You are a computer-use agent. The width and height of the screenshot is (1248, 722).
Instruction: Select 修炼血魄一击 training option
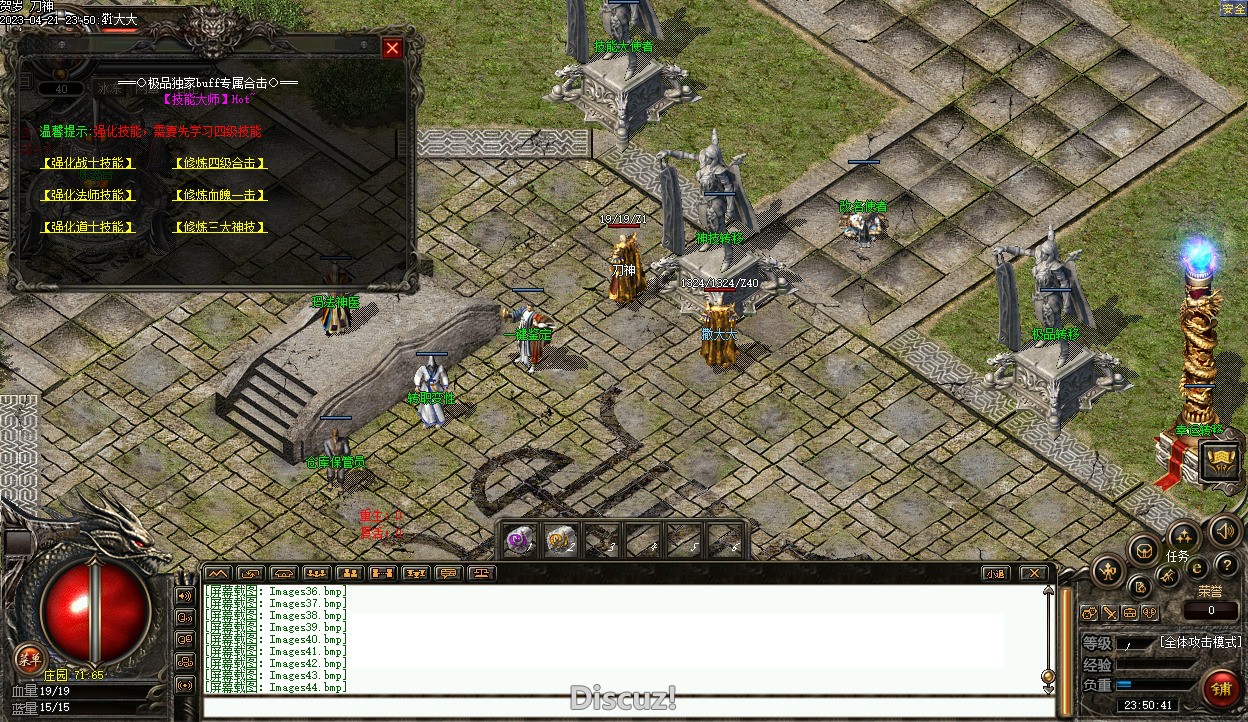click(220, 195)
